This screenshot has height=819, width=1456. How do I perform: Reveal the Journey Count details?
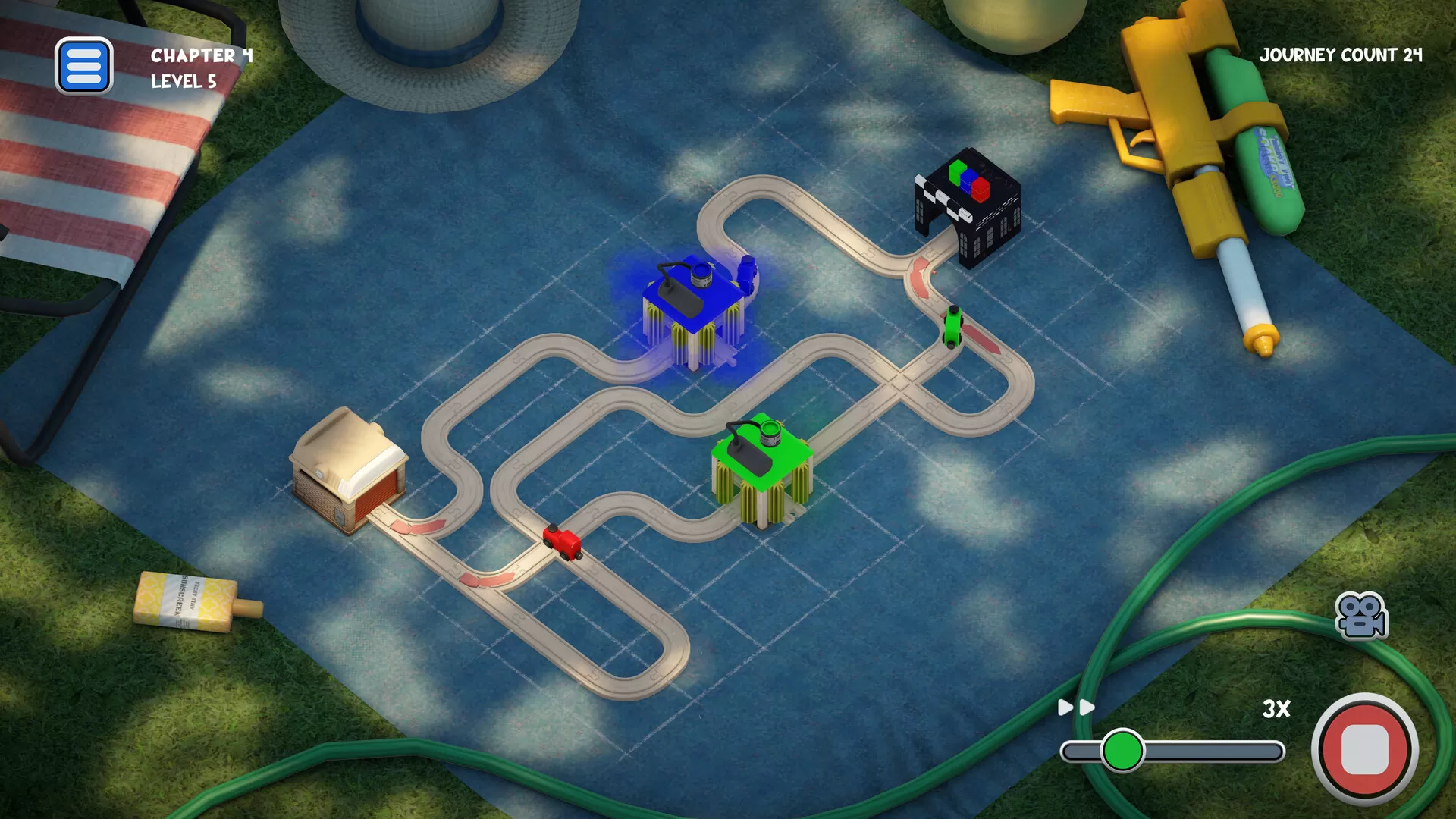[1342, 55]
